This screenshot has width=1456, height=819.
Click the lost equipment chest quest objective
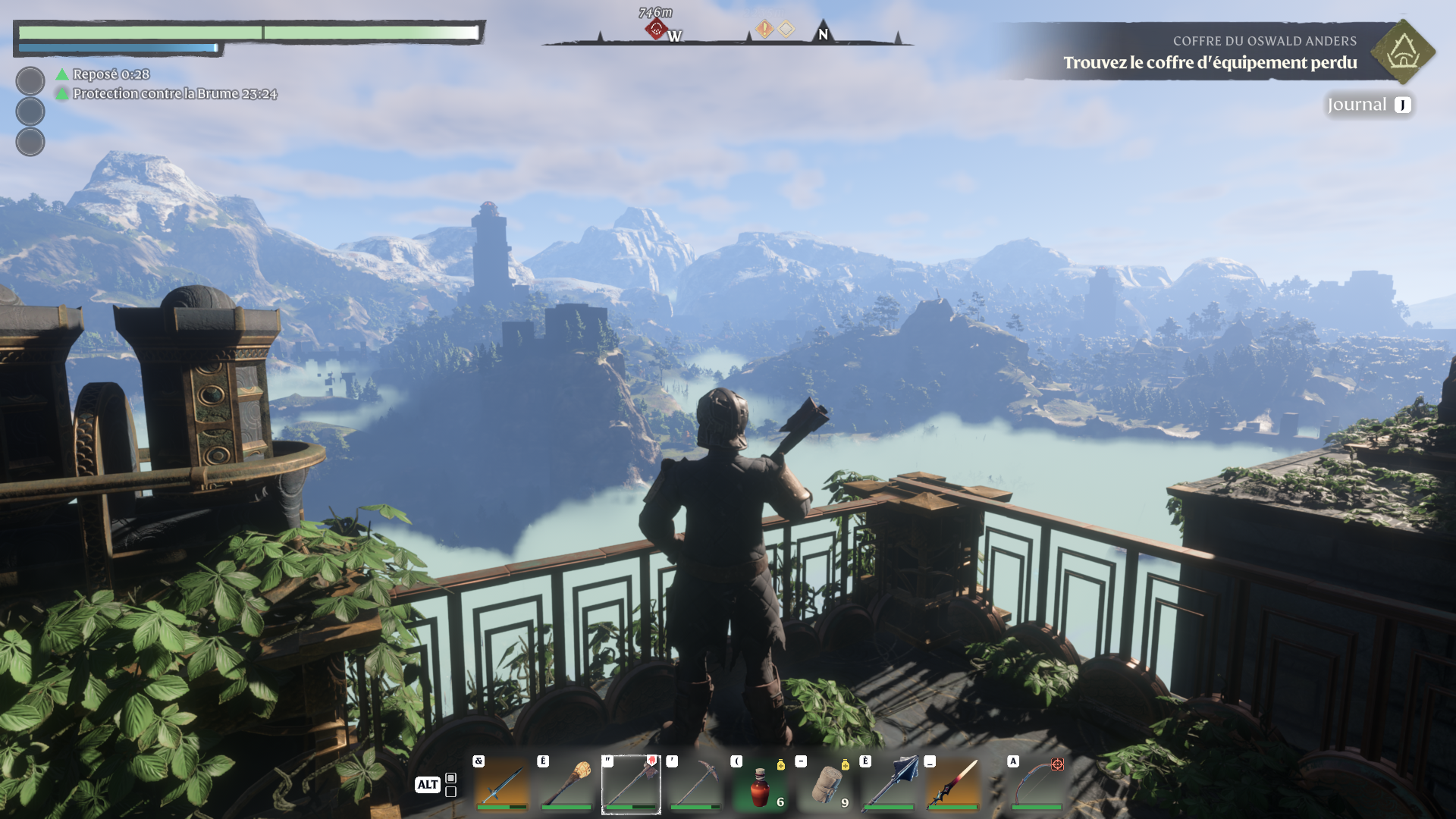[x=1210, y=63]
